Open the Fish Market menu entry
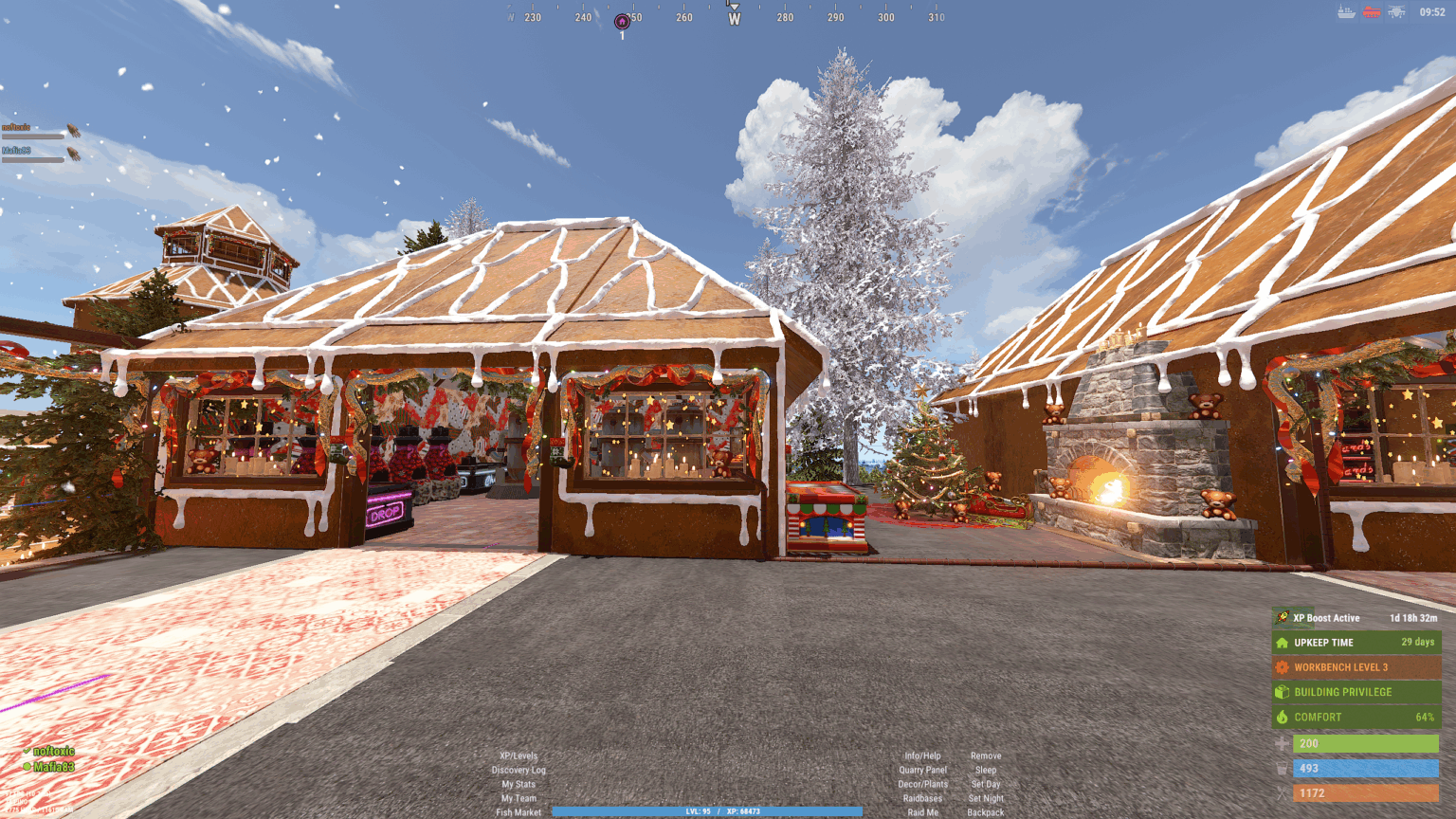This screenshot has width=1456, height=819. (x=519, y=812)
